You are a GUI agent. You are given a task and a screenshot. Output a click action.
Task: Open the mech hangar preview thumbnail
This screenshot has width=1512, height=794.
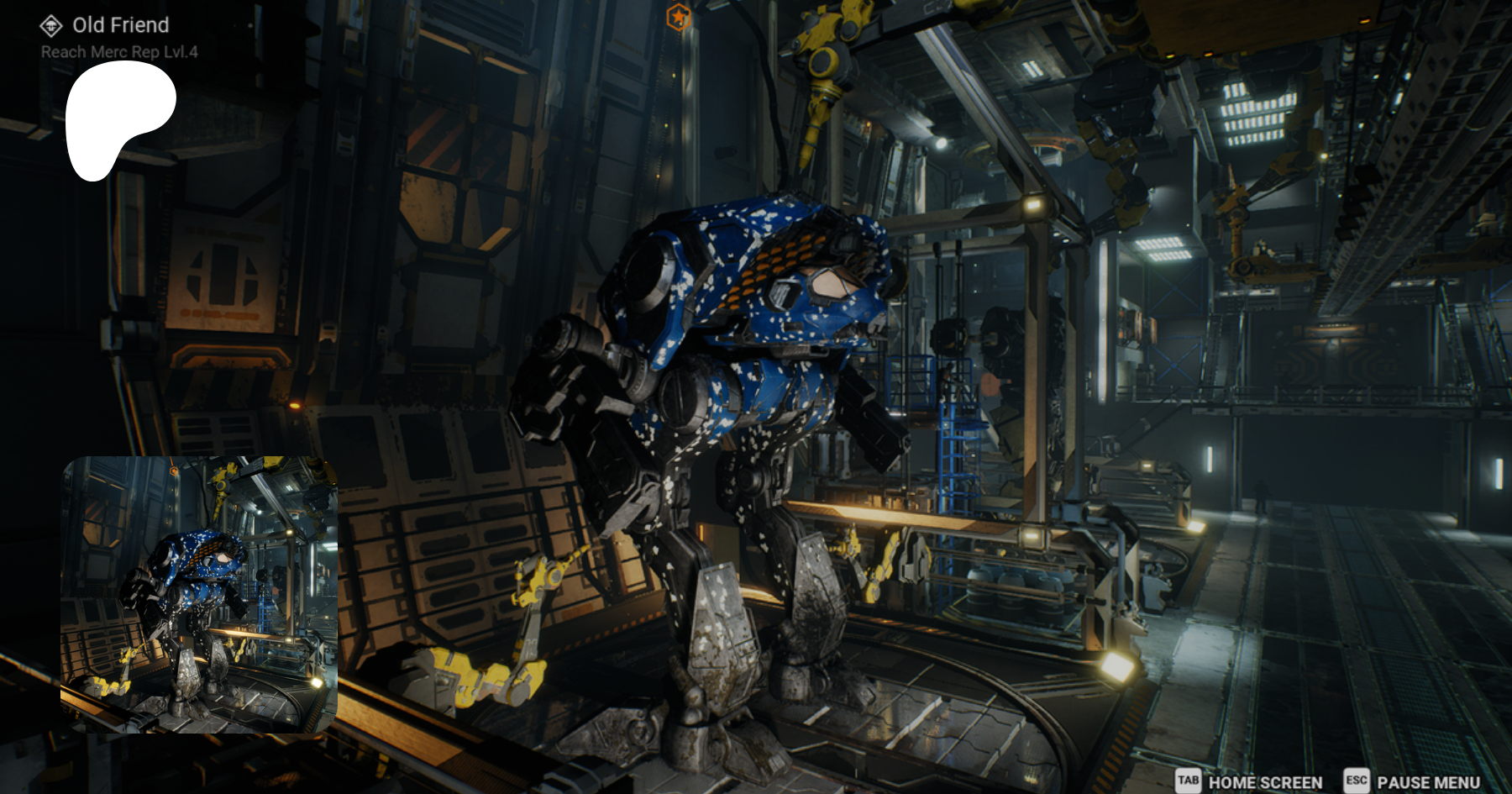199,594
